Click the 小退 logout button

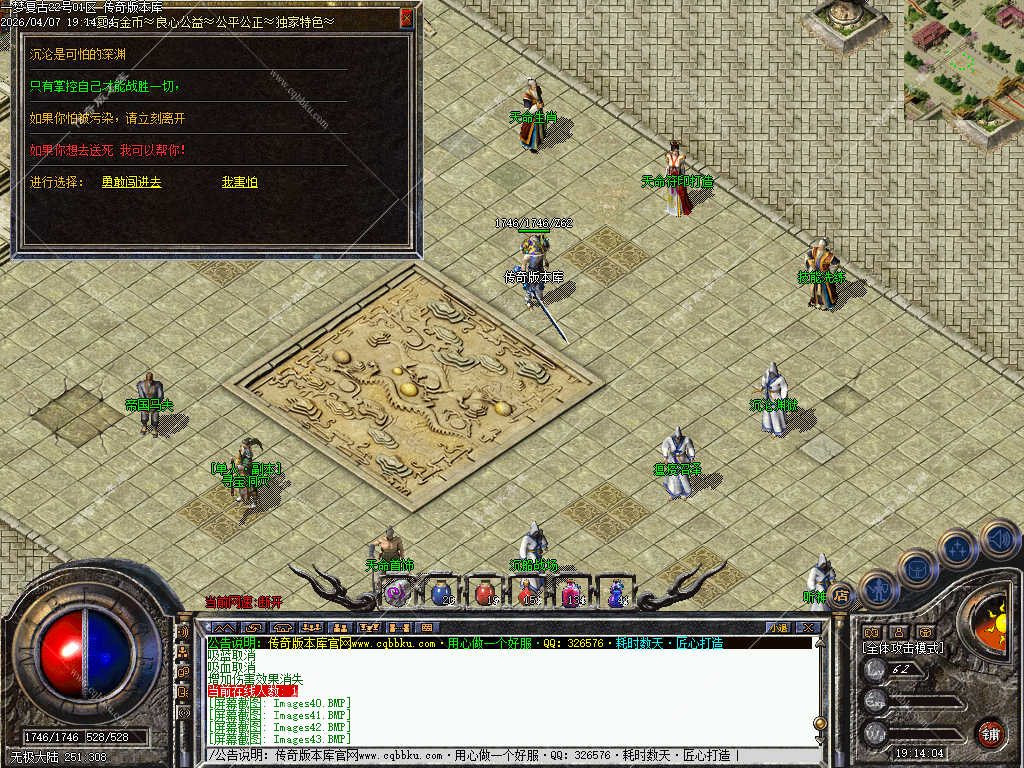778,627
